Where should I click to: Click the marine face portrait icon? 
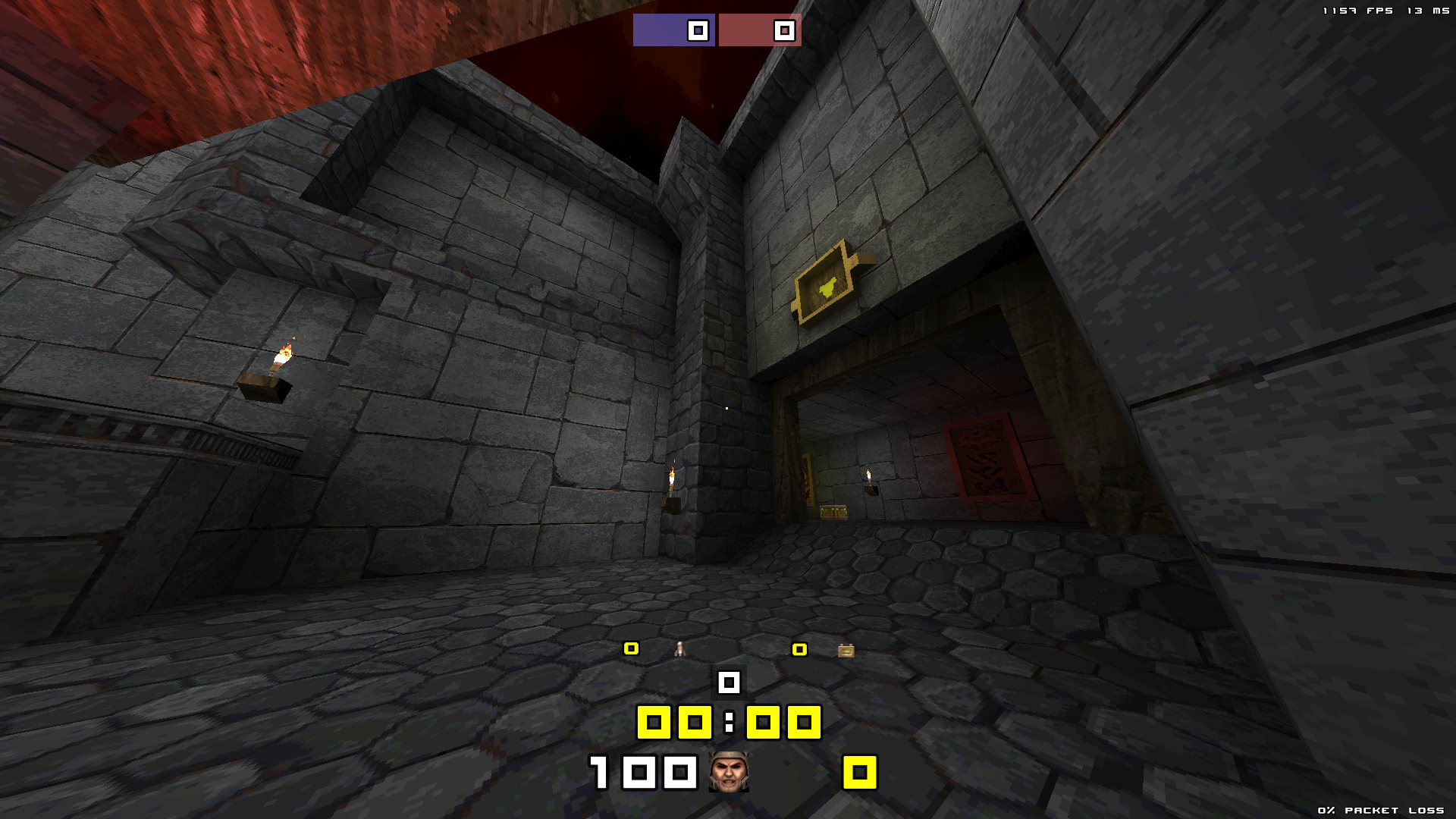point(729,772)
